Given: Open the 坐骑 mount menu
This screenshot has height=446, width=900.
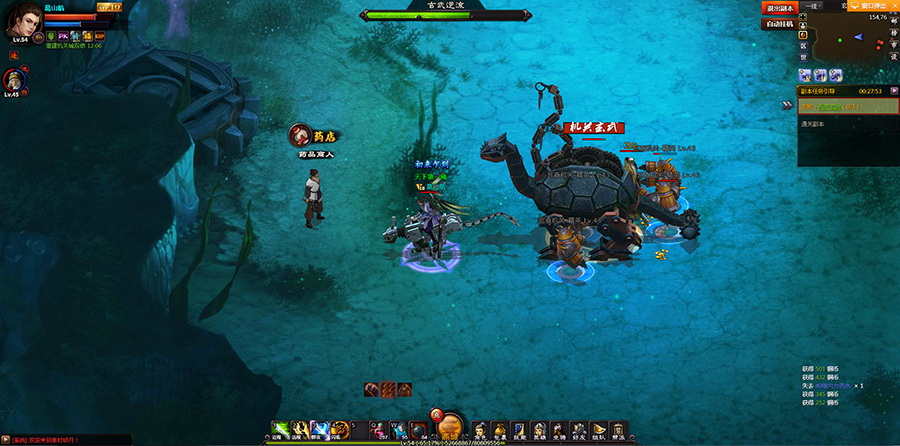Looking at the screenshot, I should click(558, 431).
